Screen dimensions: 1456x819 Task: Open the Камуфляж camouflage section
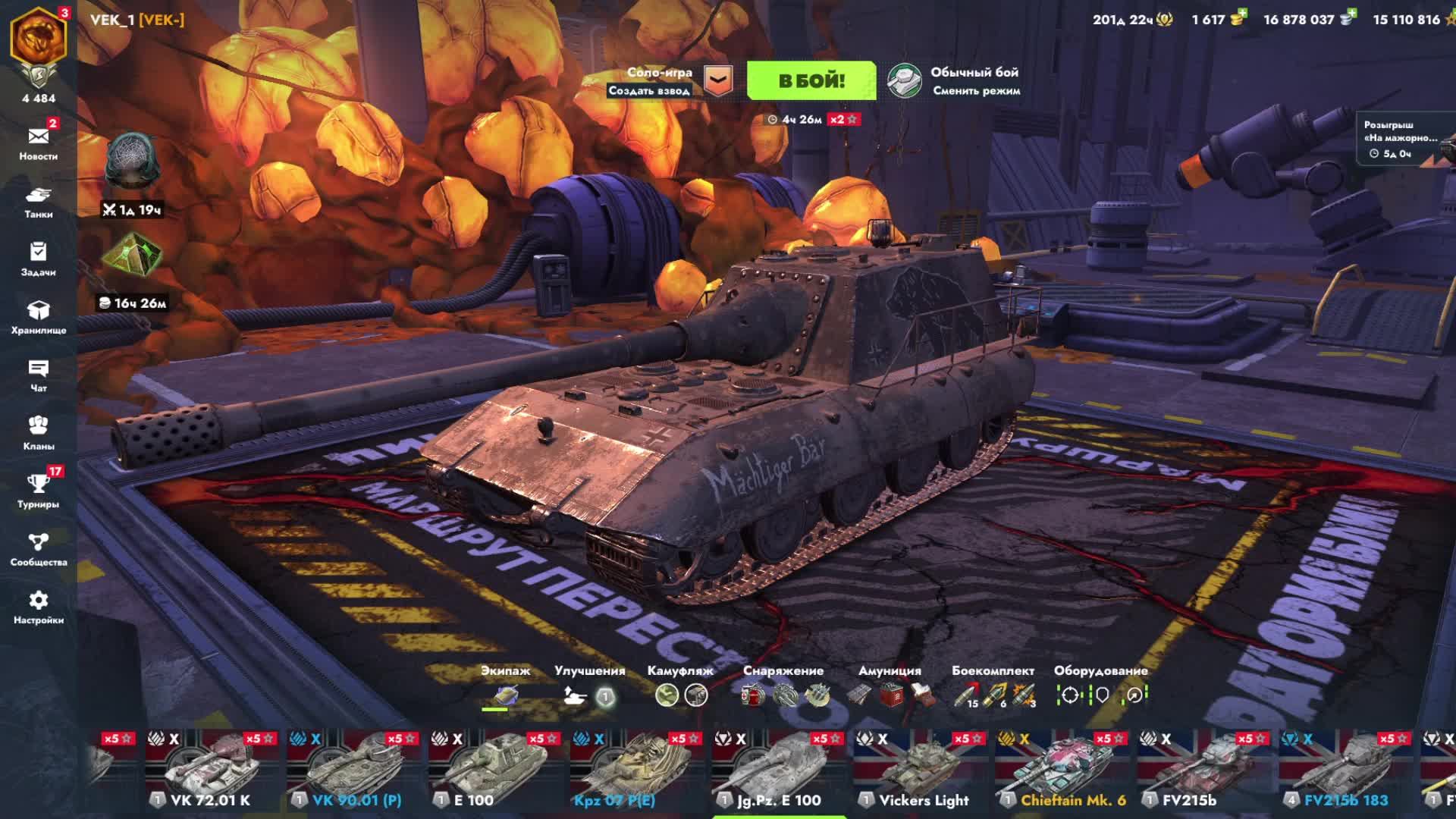pos(680,687)
